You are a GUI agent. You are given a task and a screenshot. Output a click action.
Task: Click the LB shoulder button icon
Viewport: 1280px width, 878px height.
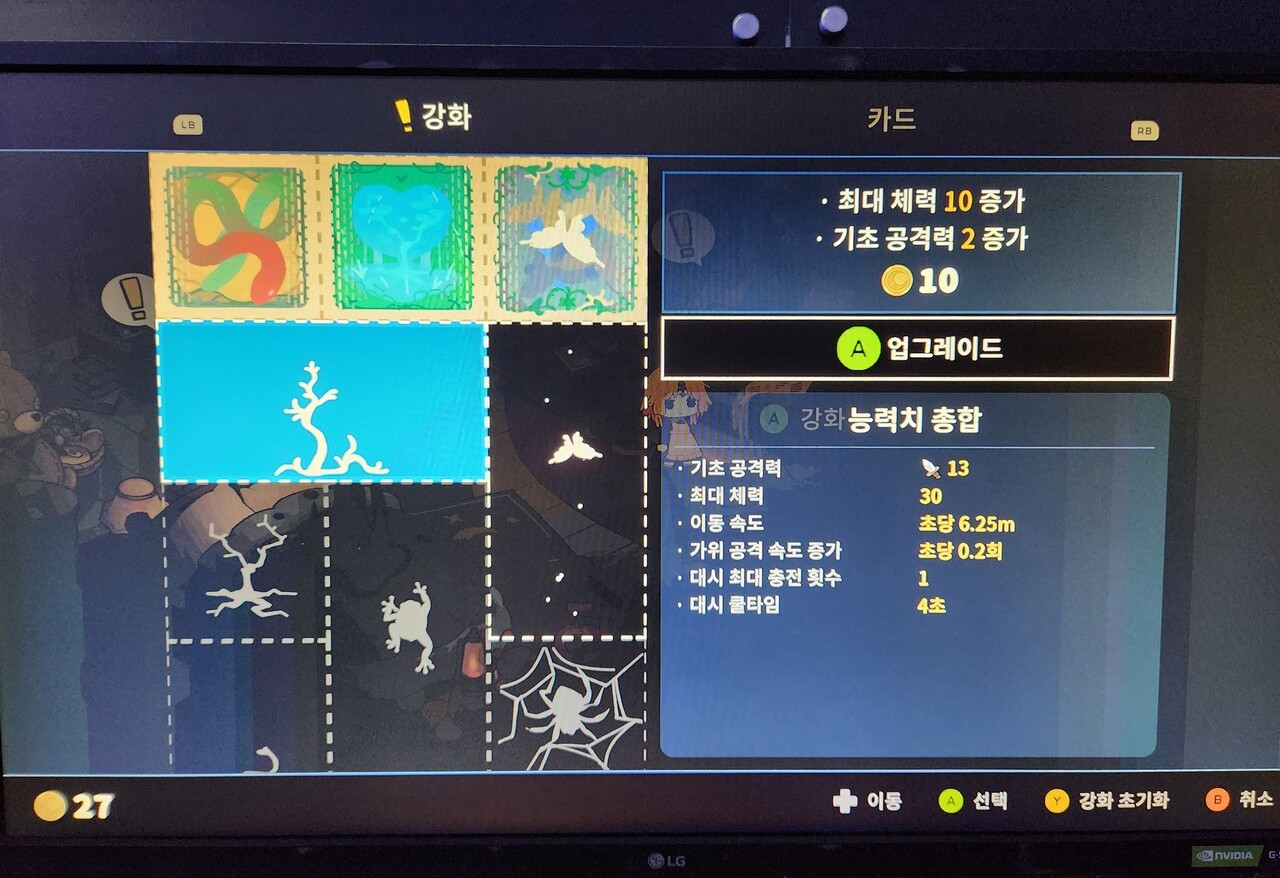tap(190, 126)
